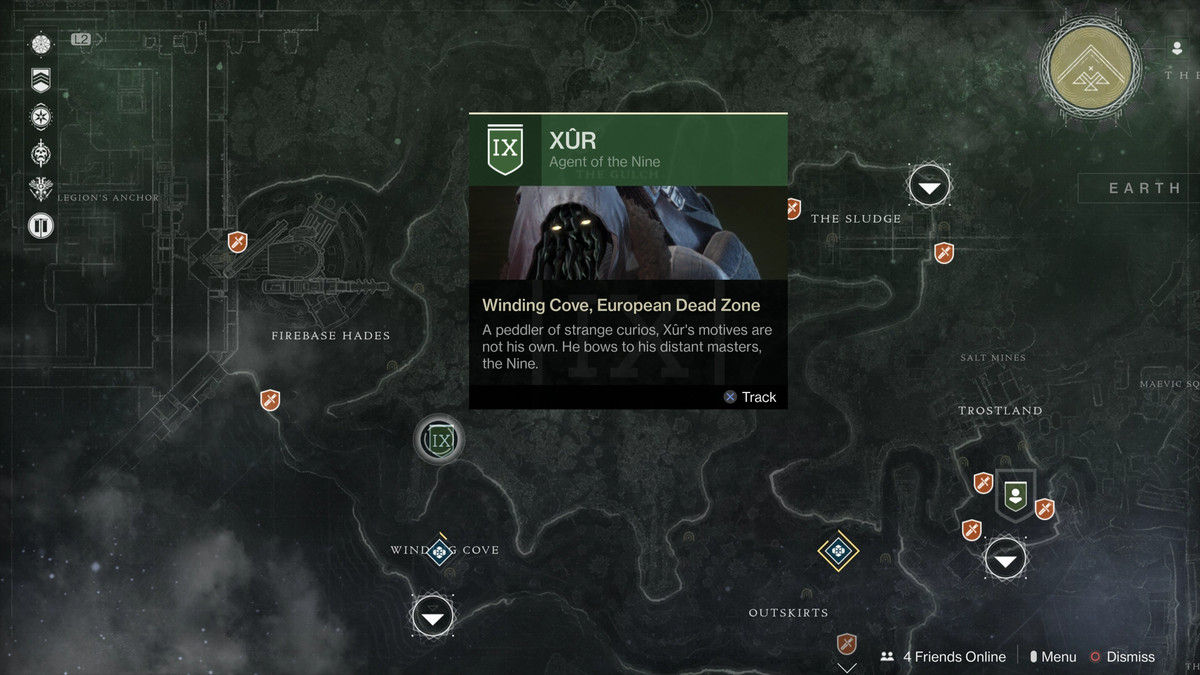Click the player silhouette icon beside Director emblem
This screenshot has width=1200, height=675.
[1177, 48]
